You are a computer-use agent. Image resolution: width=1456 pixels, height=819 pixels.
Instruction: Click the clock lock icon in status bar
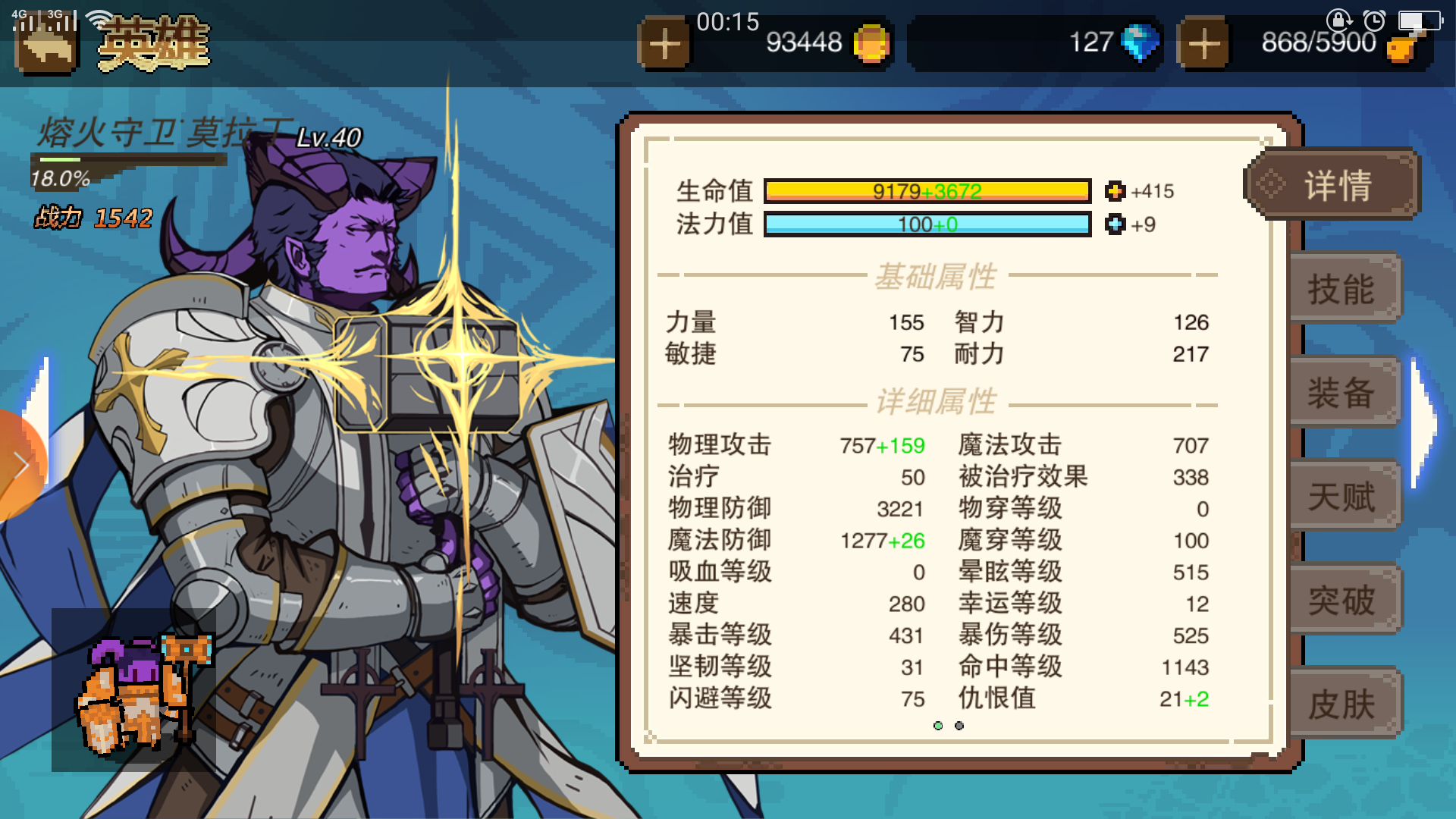click(x=1374, y=20)
